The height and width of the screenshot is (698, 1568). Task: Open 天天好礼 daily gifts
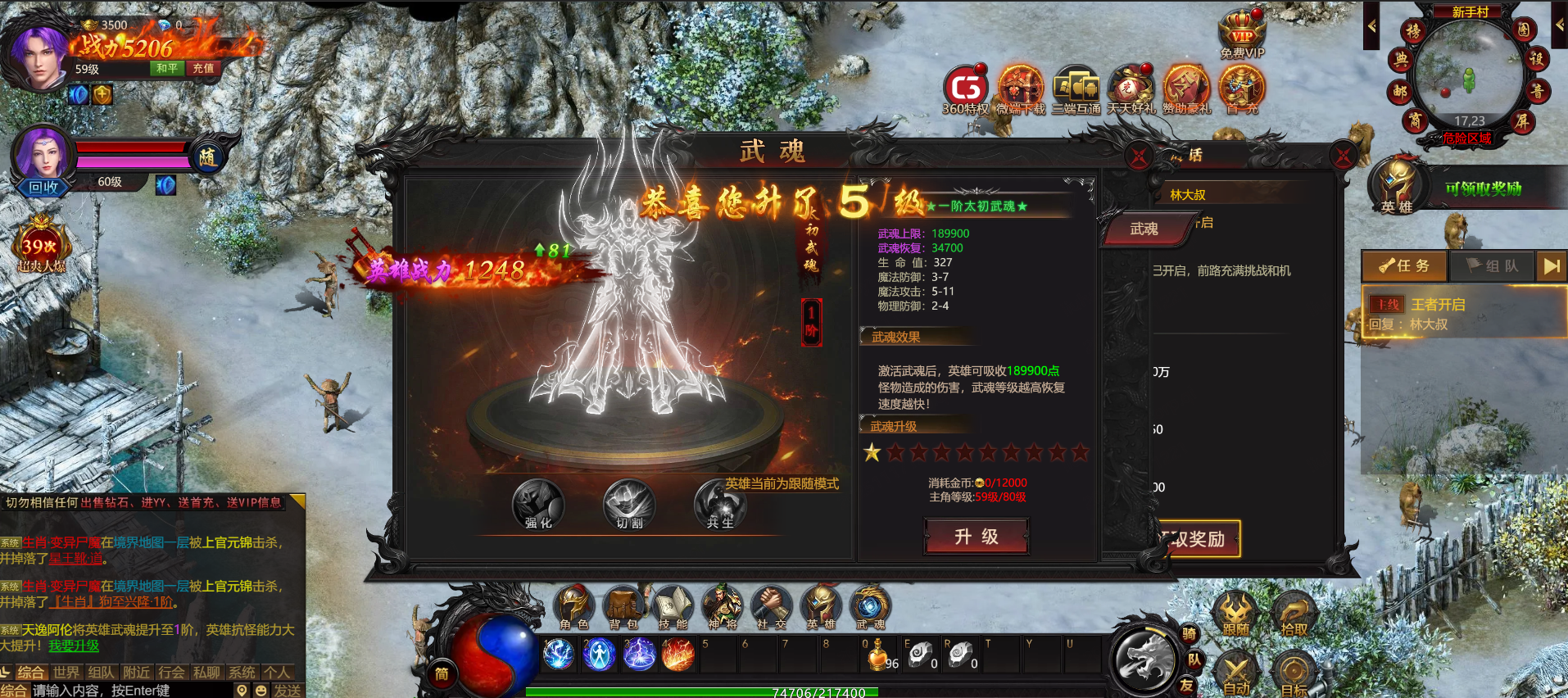coord(1131,89)
